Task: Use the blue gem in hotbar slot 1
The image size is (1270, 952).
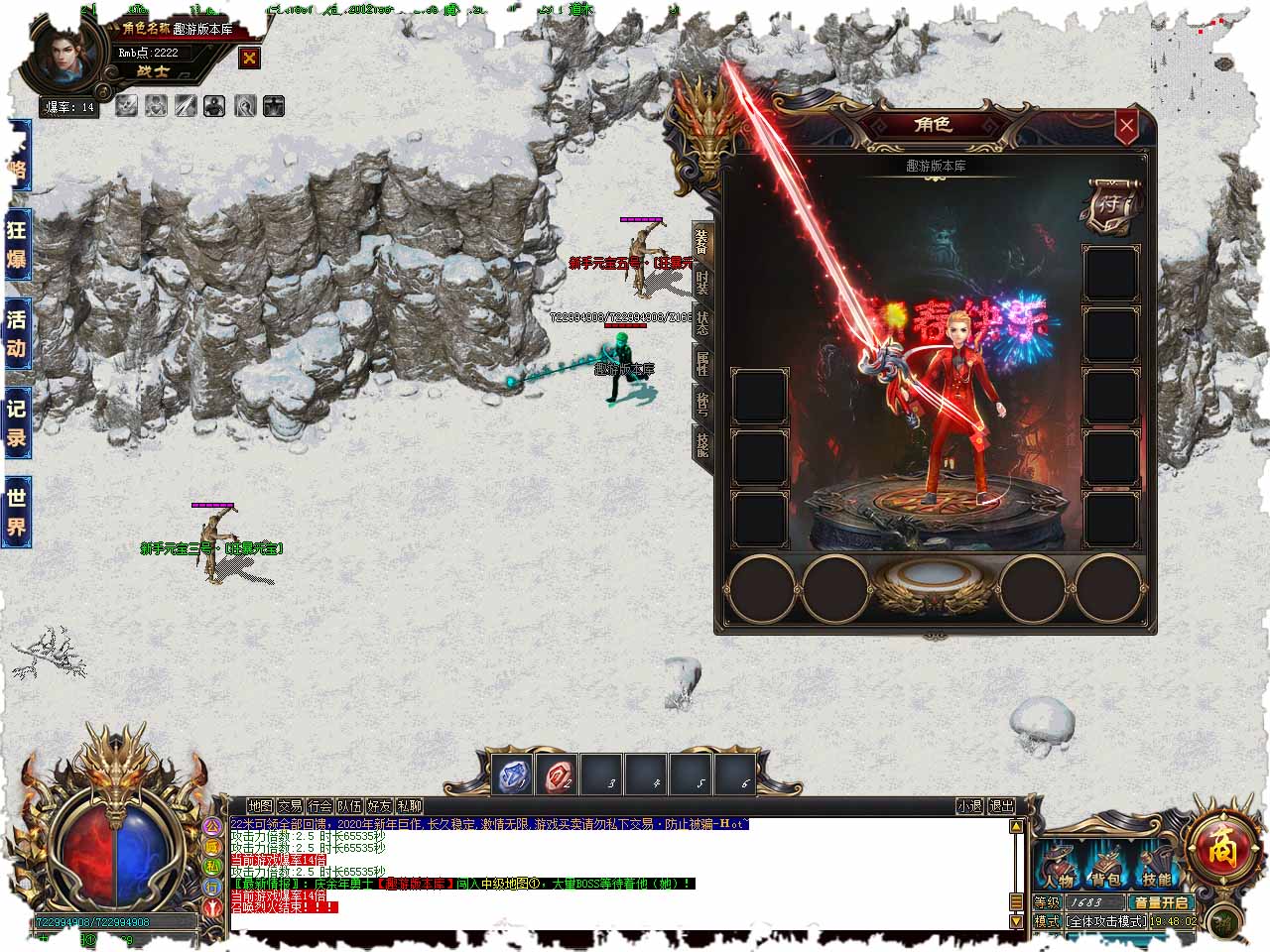Action: pyautogui.click(x=513, y=775)
